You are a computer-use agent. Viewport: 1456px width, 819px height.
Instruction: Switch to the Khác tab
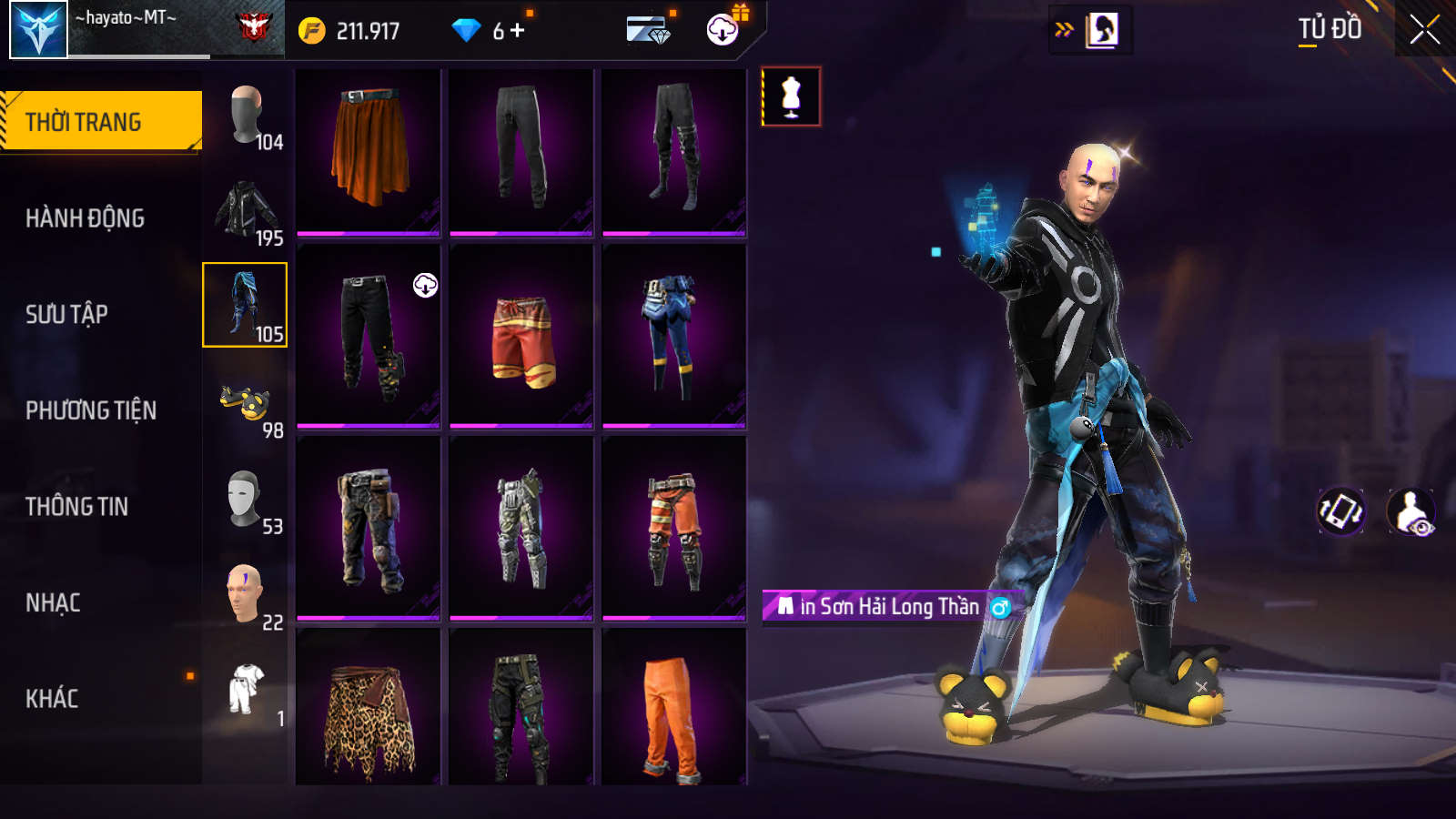(52, 699)
